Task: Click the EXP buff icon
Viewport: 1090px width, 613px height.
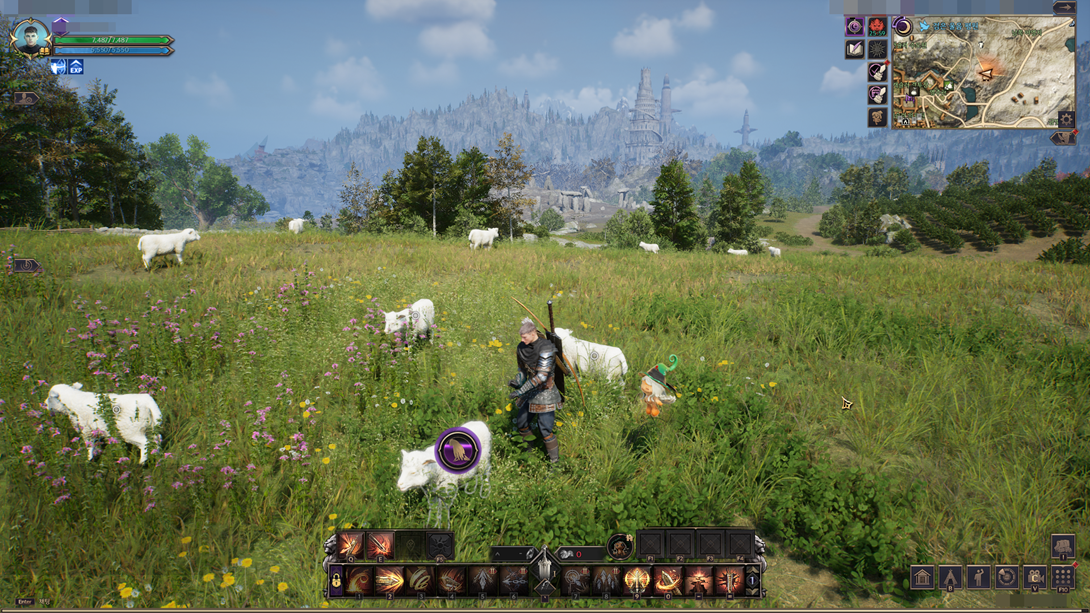Action: click(x=76, y=67)
